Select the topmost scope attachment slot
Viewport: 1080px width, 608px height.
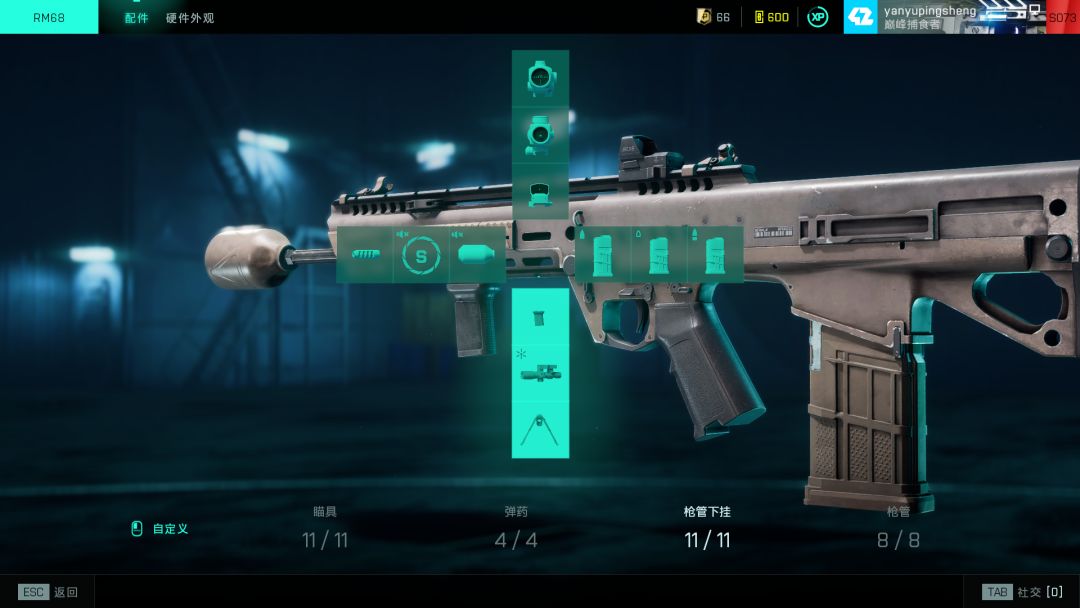[540, 79]
